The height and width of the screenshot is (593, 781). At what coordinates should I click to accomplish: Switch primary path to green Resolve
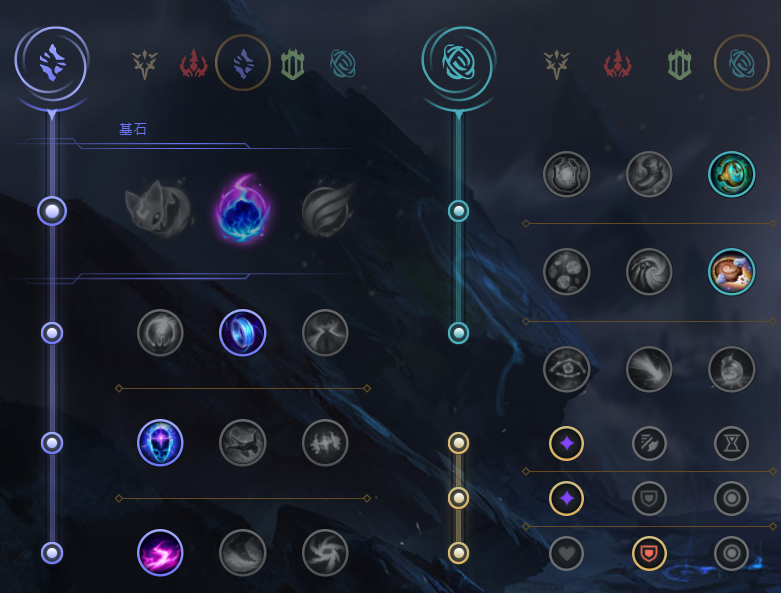pos(293,65)
